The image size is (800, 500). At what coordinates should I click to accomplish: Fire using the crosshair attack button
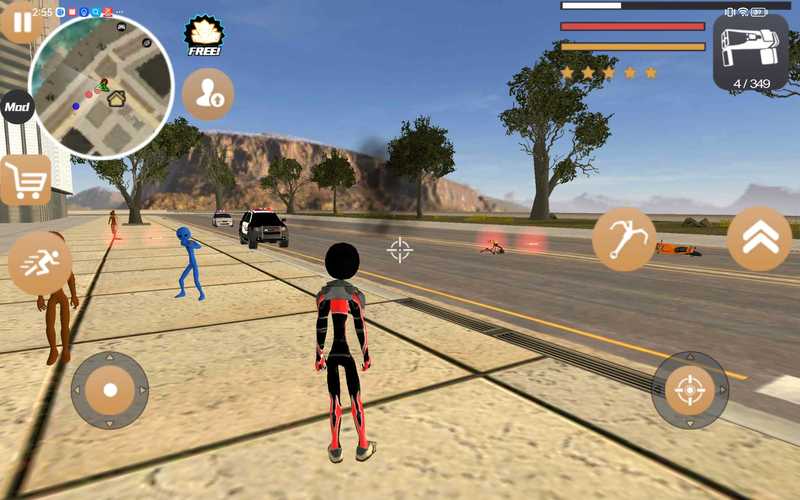[x=690, y=390]
